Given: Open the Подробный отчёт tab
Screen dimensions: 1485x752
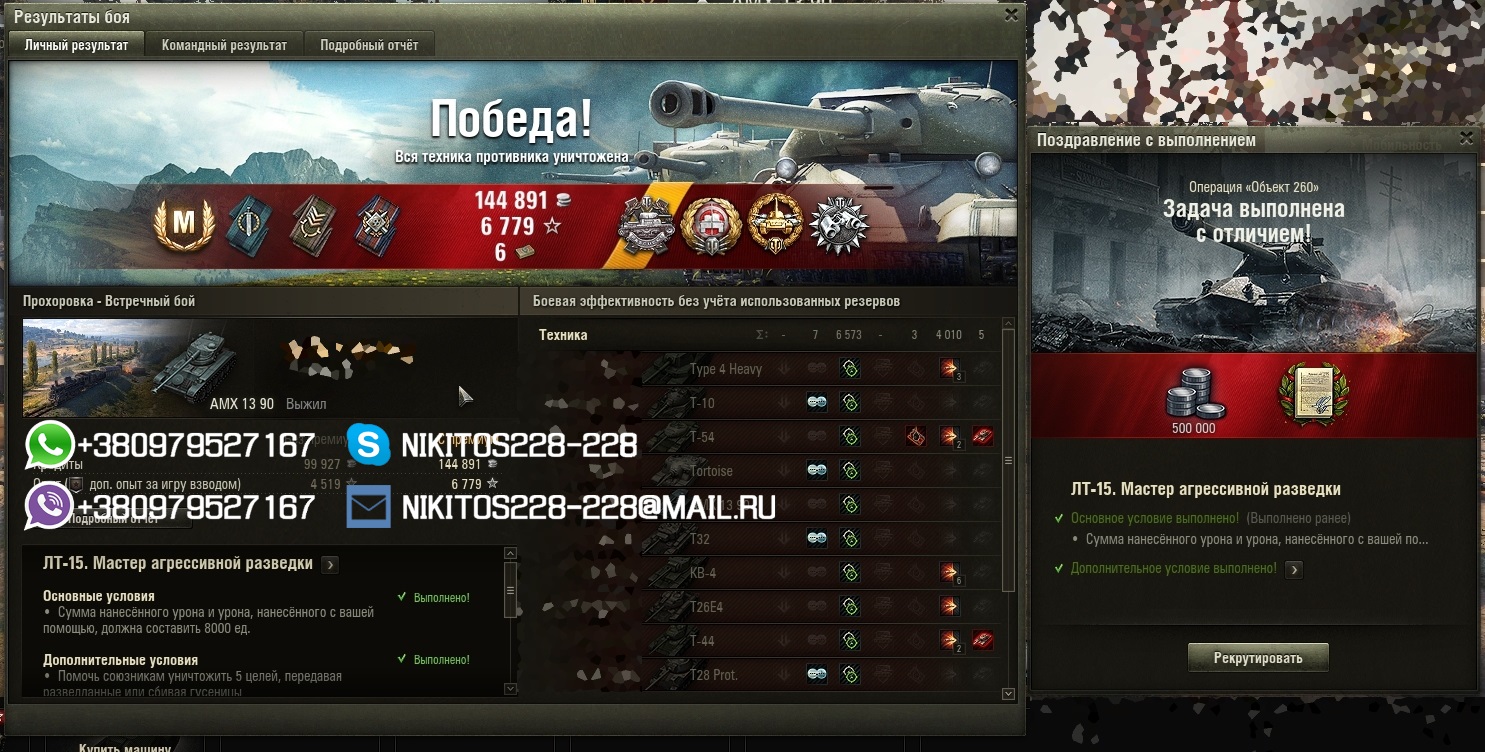Looking at the screenshot, I should click(369, 45).
